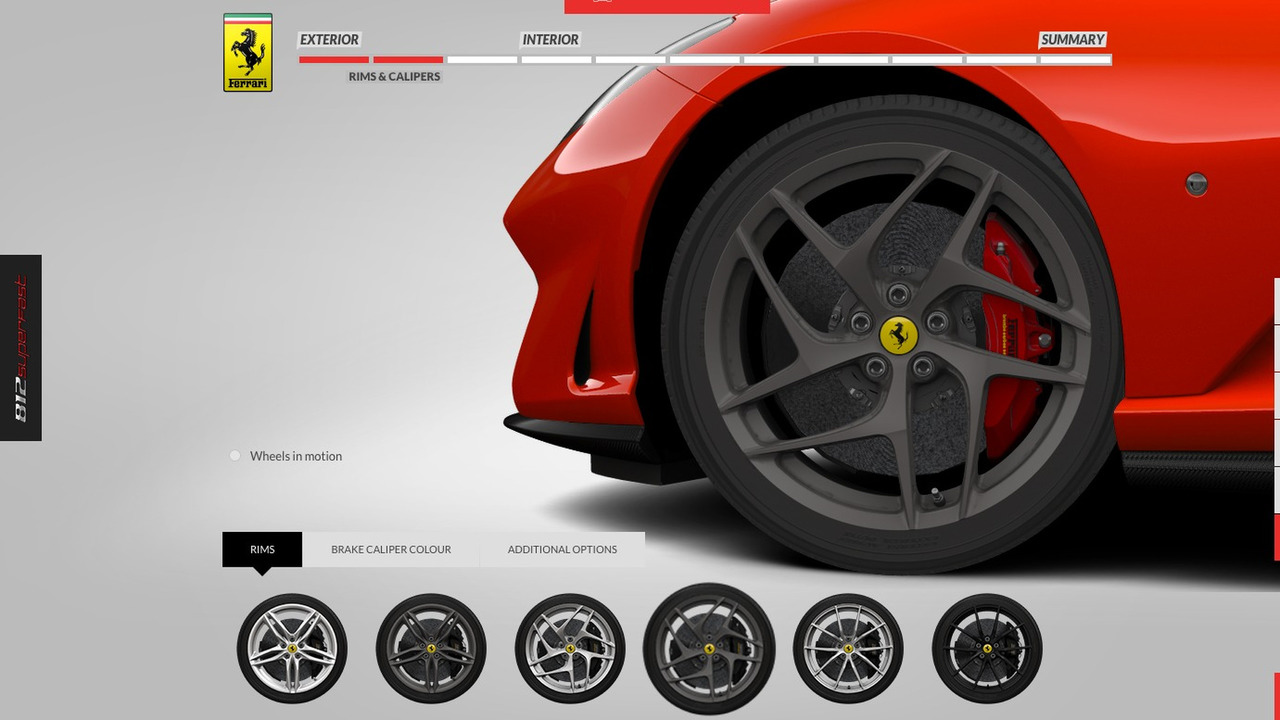Click the red banner button at the top
The height and width of the screenshot is (720, 1280).
(666, 4)
